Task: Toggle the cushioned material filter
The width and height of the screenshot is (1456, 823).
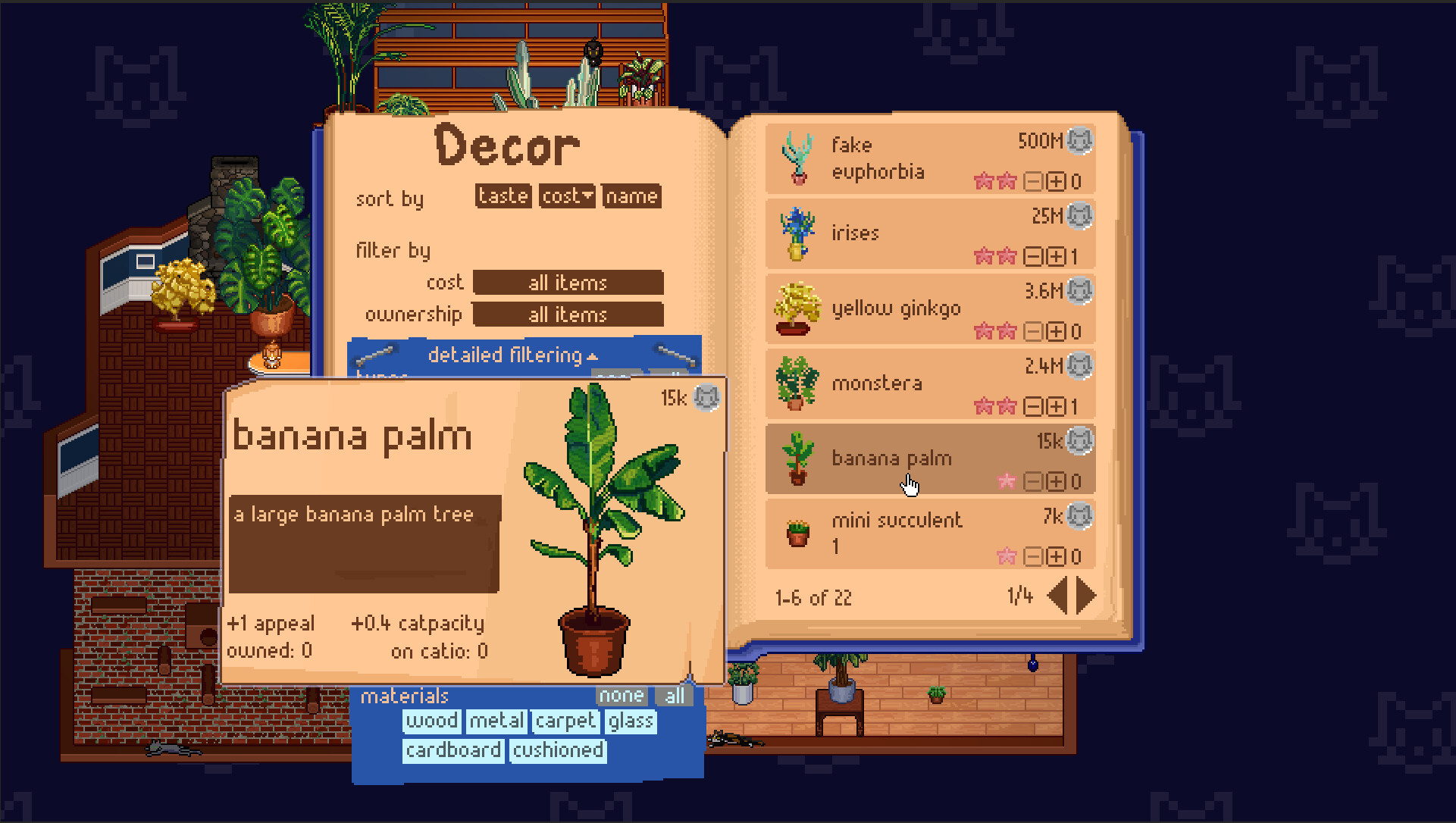Action: pos(558,750)
